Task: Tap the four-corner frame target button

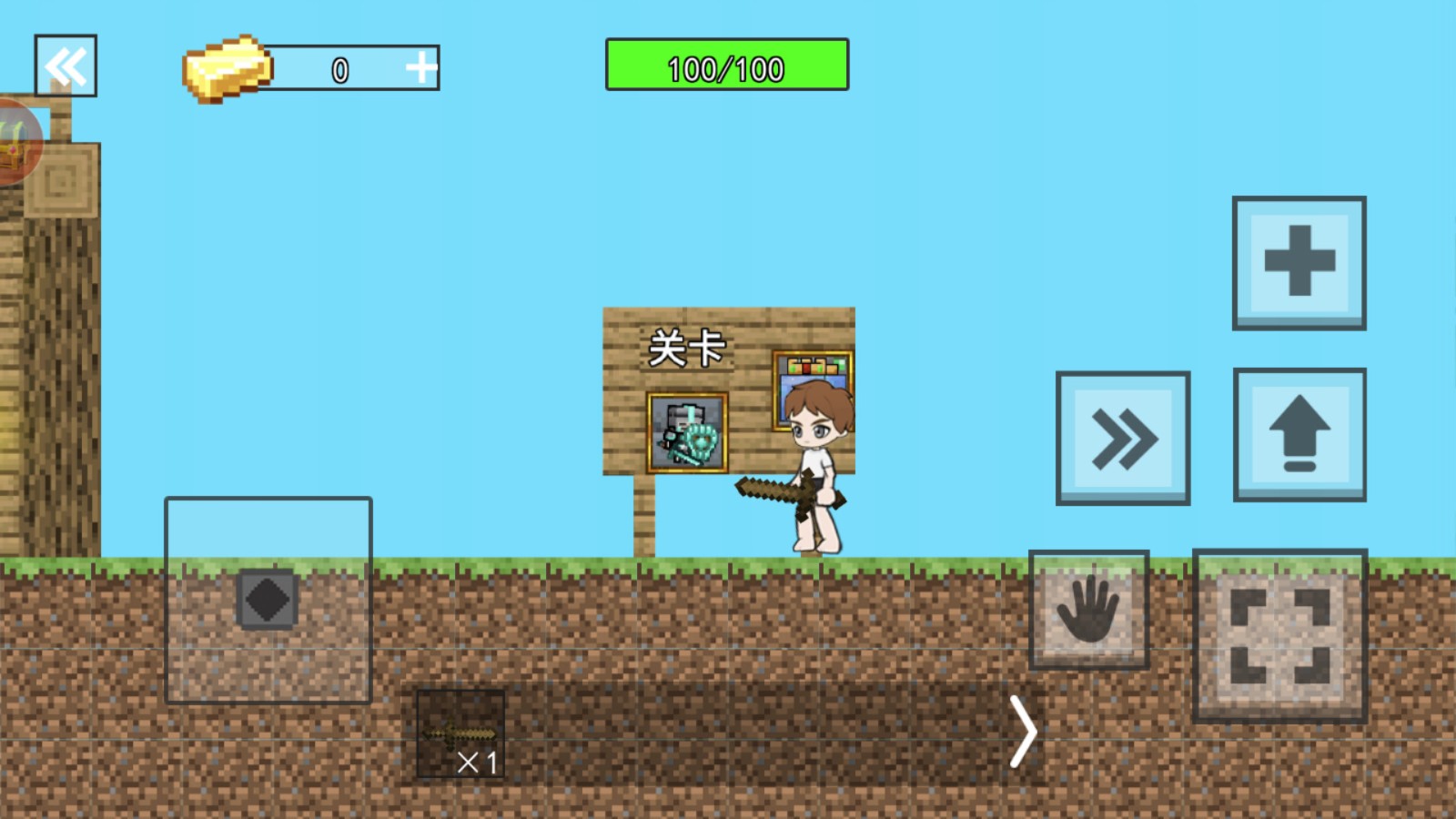Action: click(x=1279, y=635)
